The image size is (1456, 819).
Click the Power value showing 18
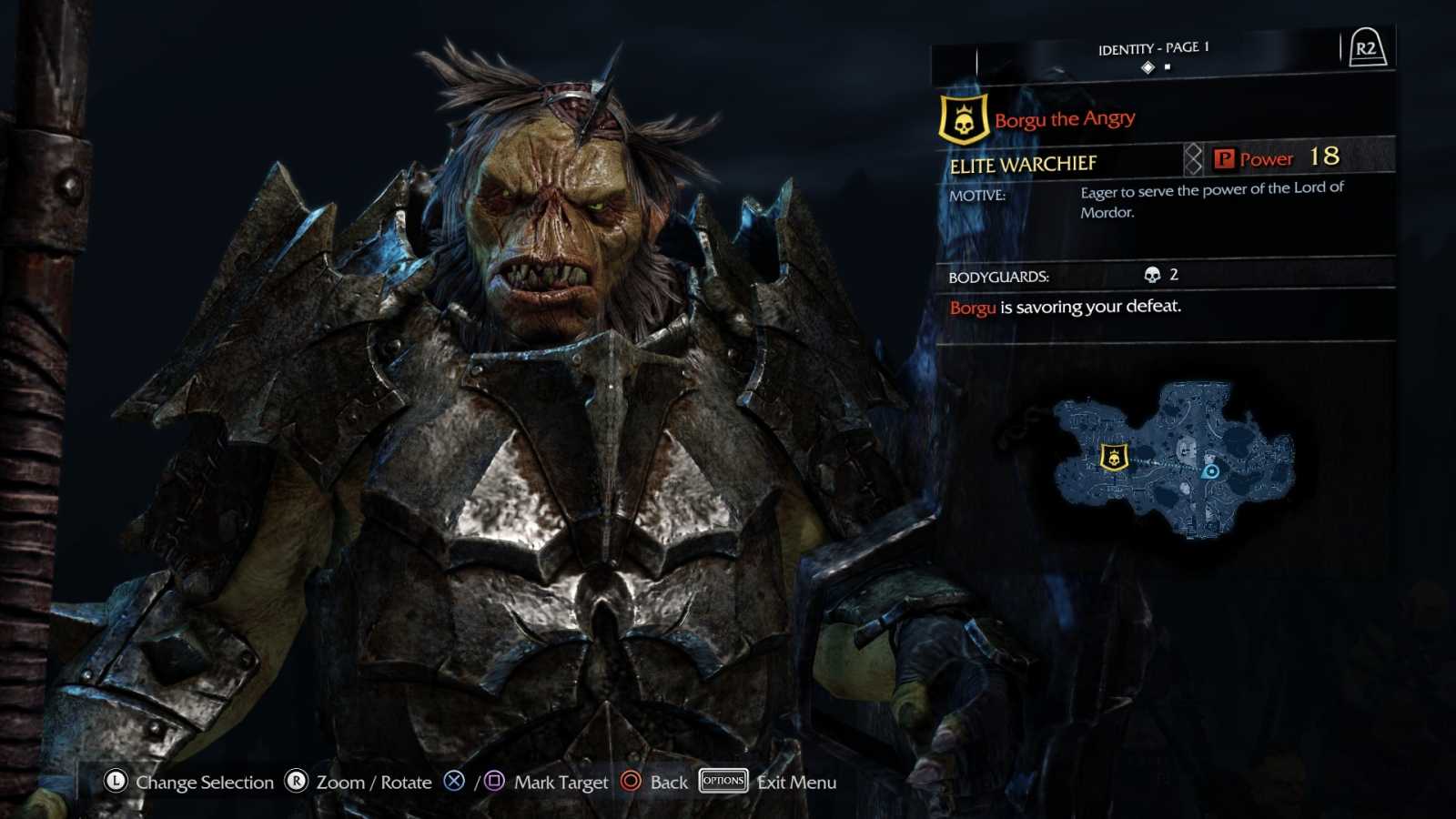click(1327, 156)
